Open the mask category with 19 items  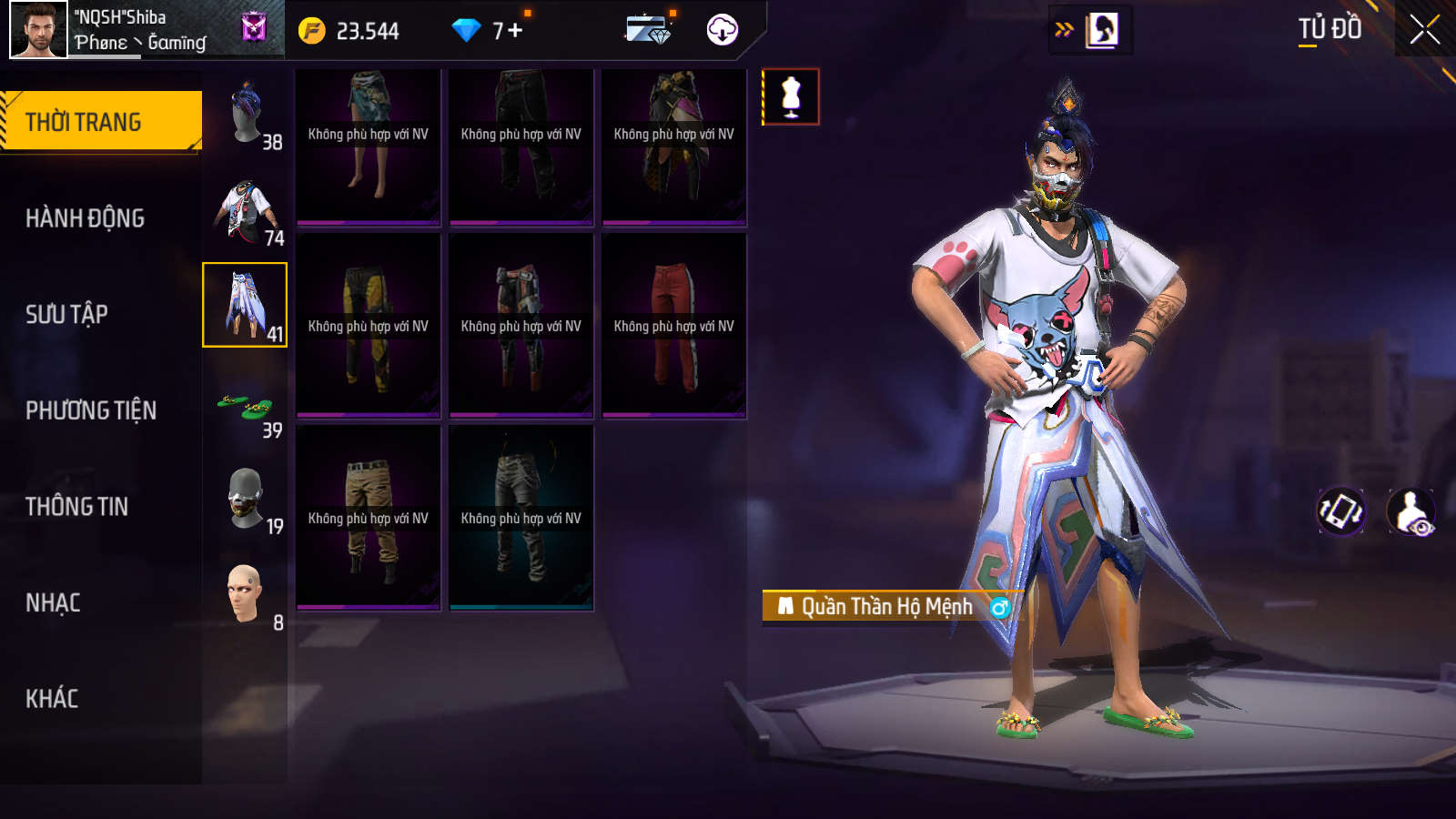point(246,498)
